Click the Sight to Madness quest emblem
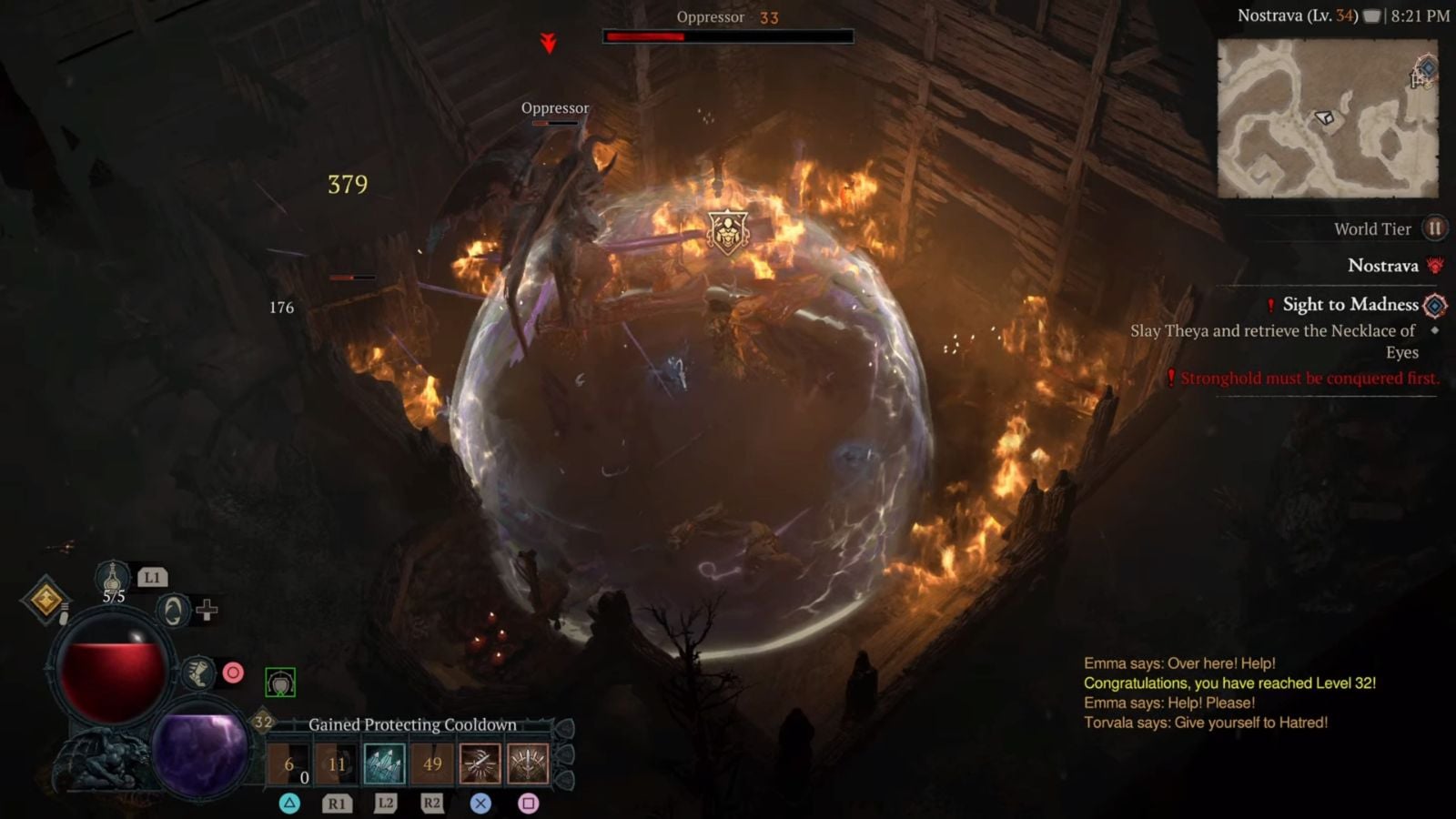Image resolution: width=1456 pixels, height=819 pixels. click(1434, 305)
